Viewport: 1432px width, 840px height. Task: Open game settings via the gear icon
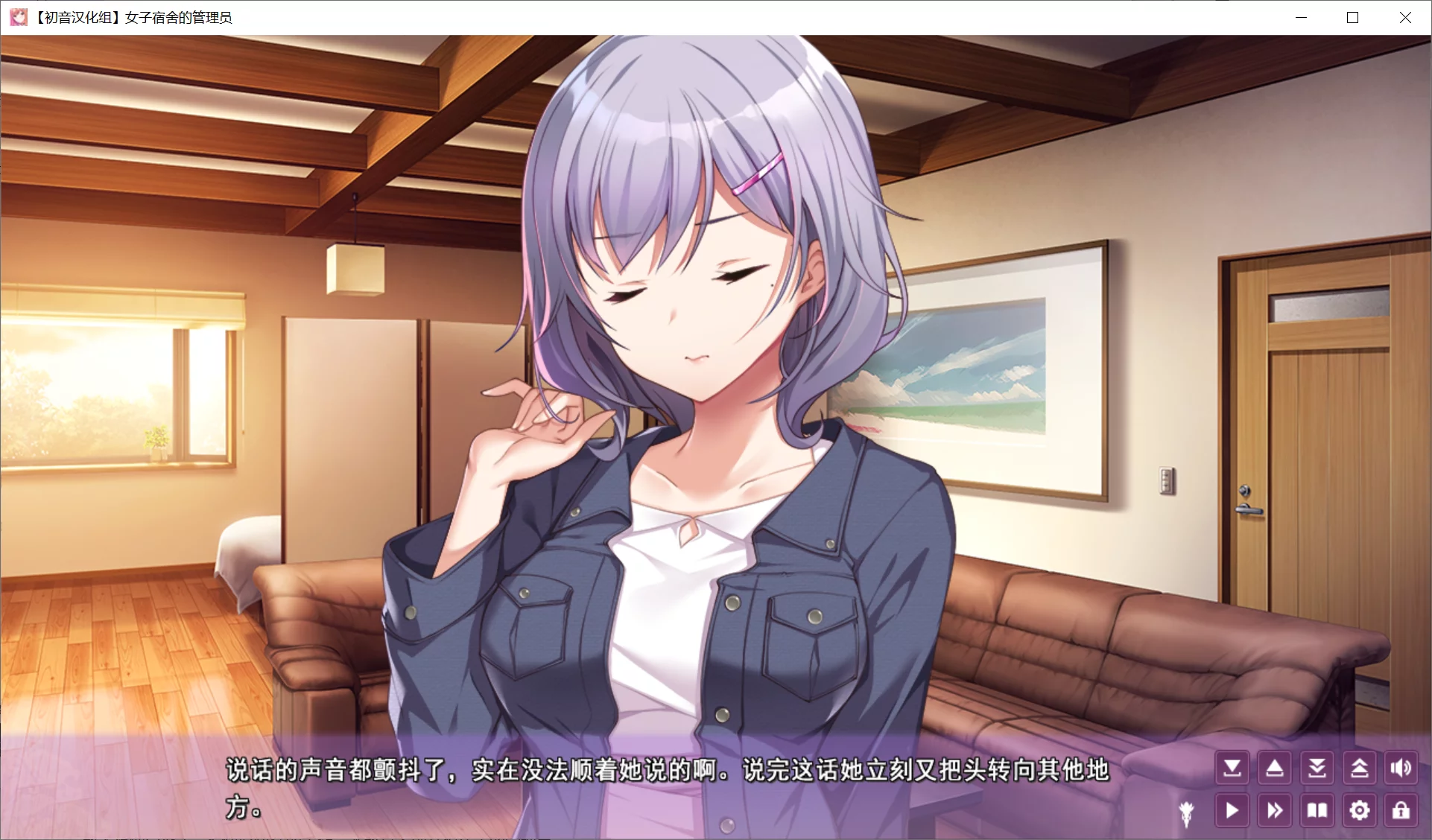tap(1360, 811)
